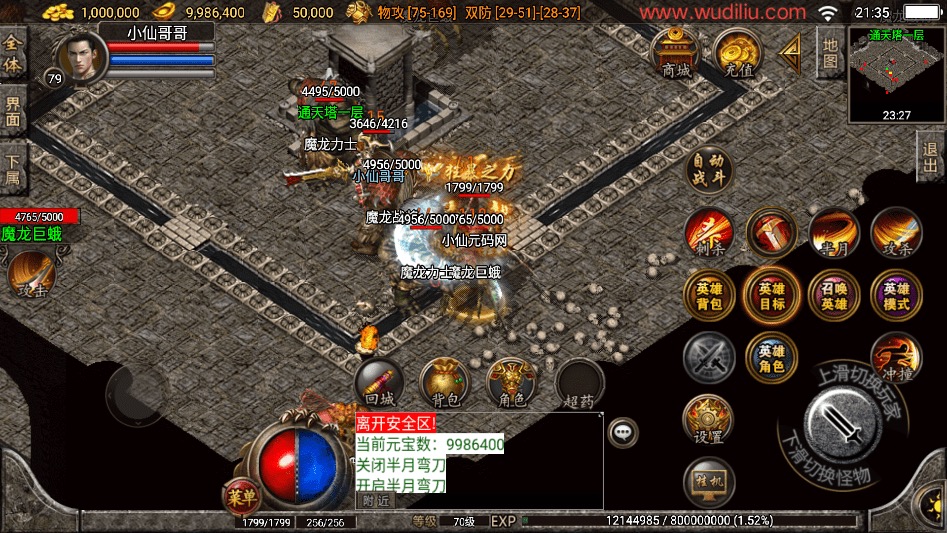This screenshot has width=947, height=533.
Task: Activate the 攻杀 skill
Action: [x=895, y=233]
